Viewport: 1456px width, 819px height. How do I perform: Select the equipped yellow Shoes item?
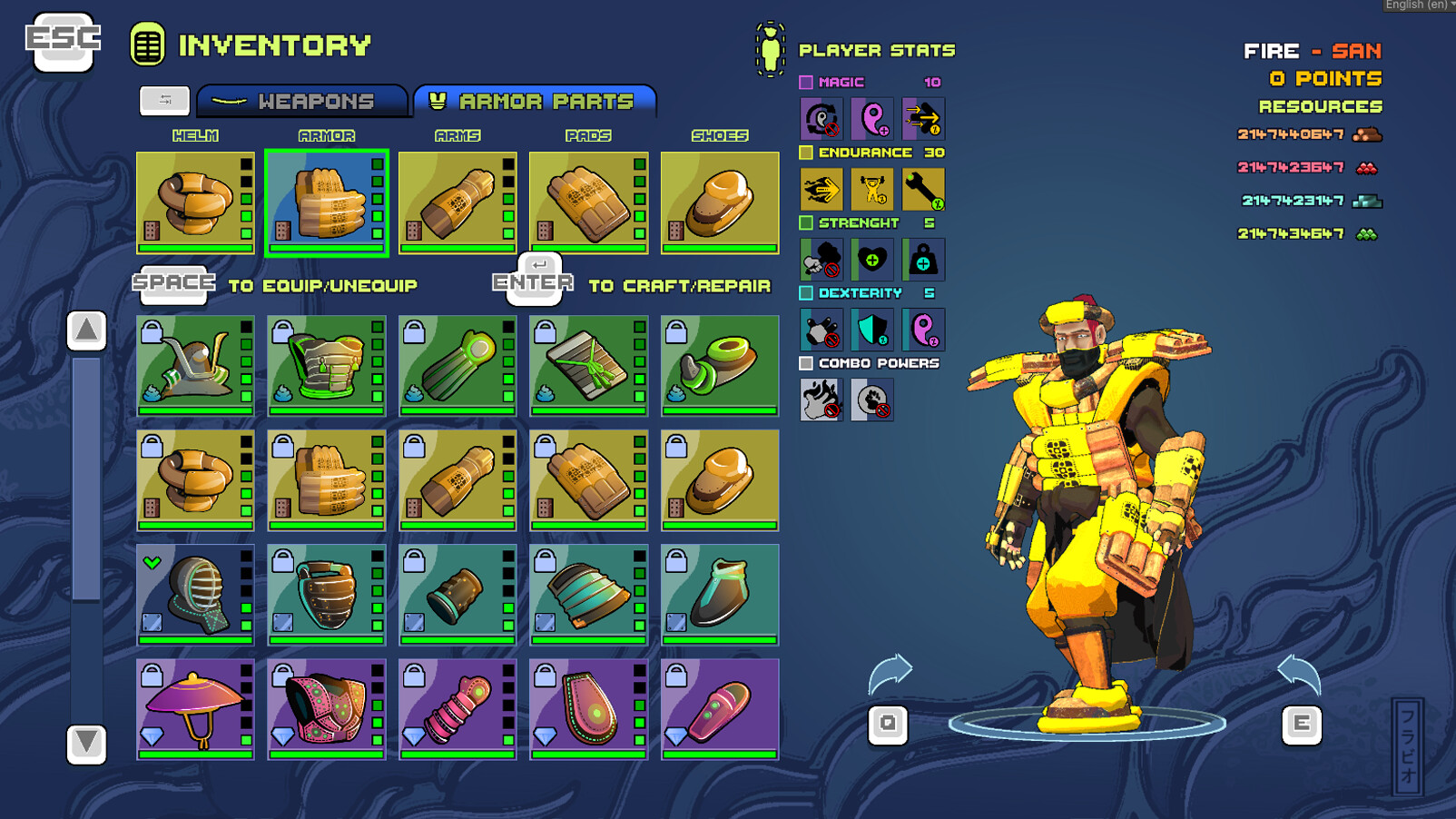720,202
